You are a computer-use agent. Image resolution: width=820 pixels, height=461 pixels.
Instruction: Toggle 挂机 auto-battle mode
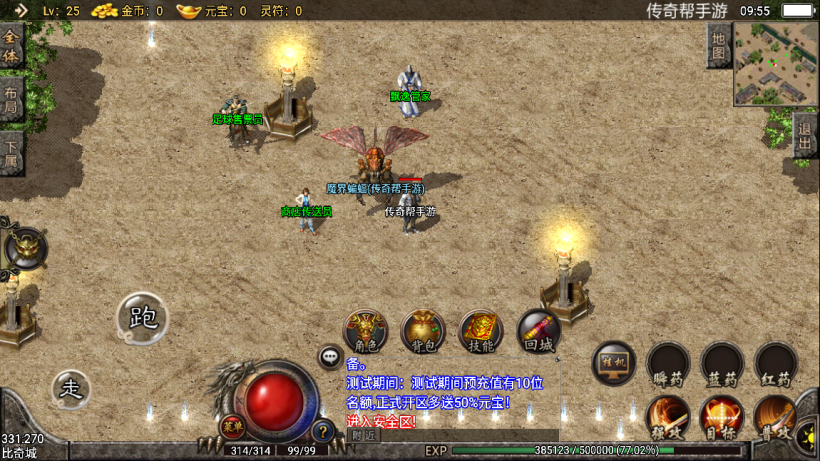pyautogui.click(x=614, y=365)
